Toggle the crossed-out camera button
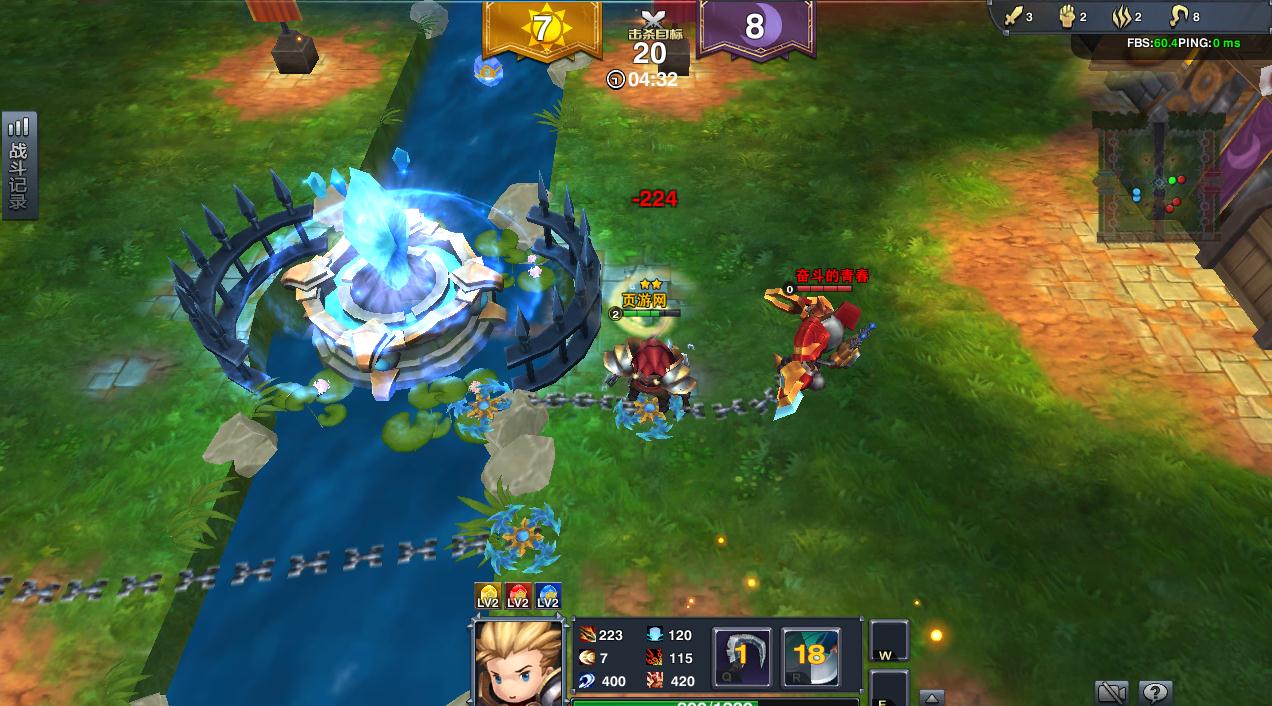This screenshot has height=706, width=1272. point(1112,692)
